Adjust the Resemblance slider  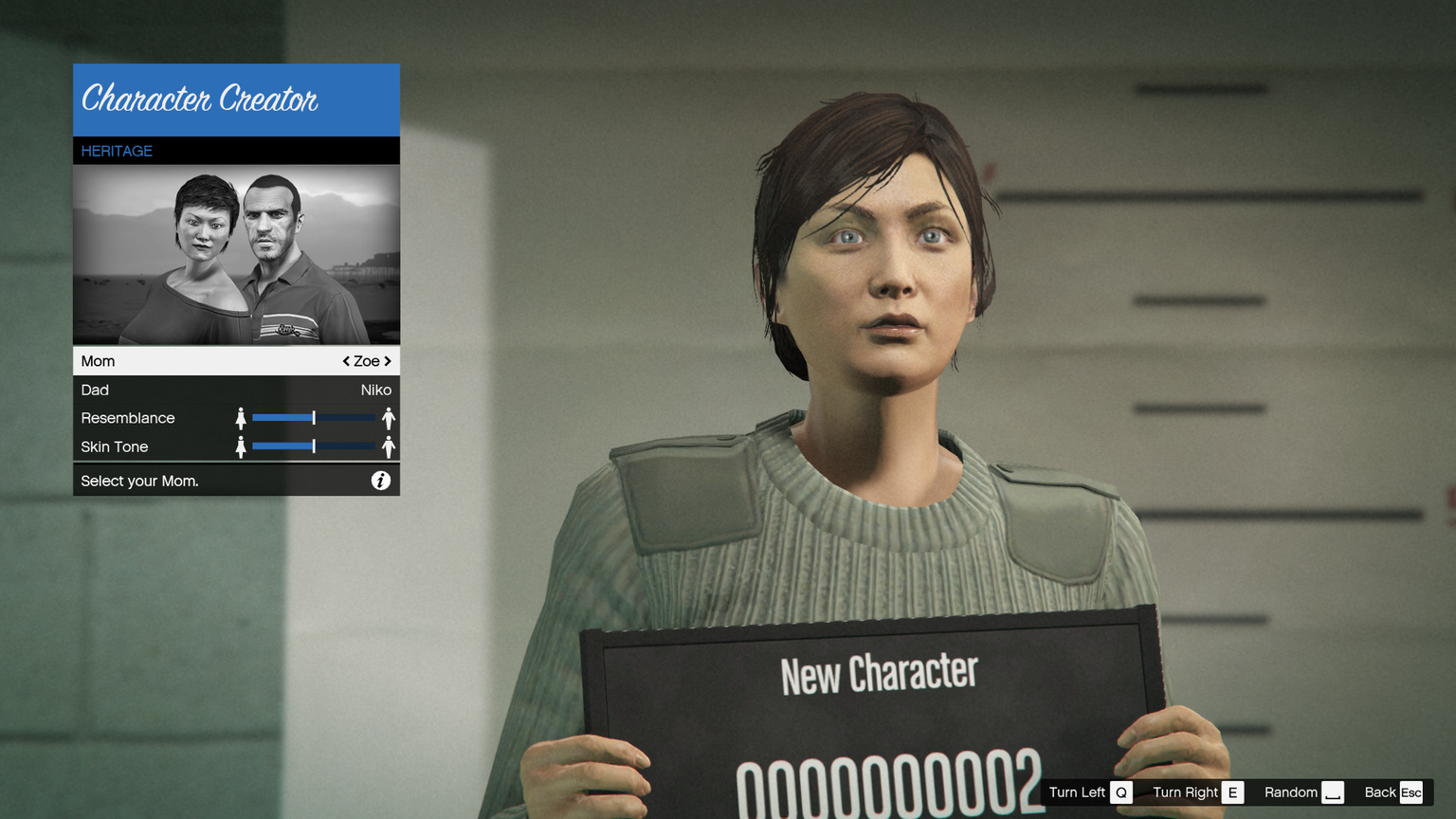click(x=314, y=418)
